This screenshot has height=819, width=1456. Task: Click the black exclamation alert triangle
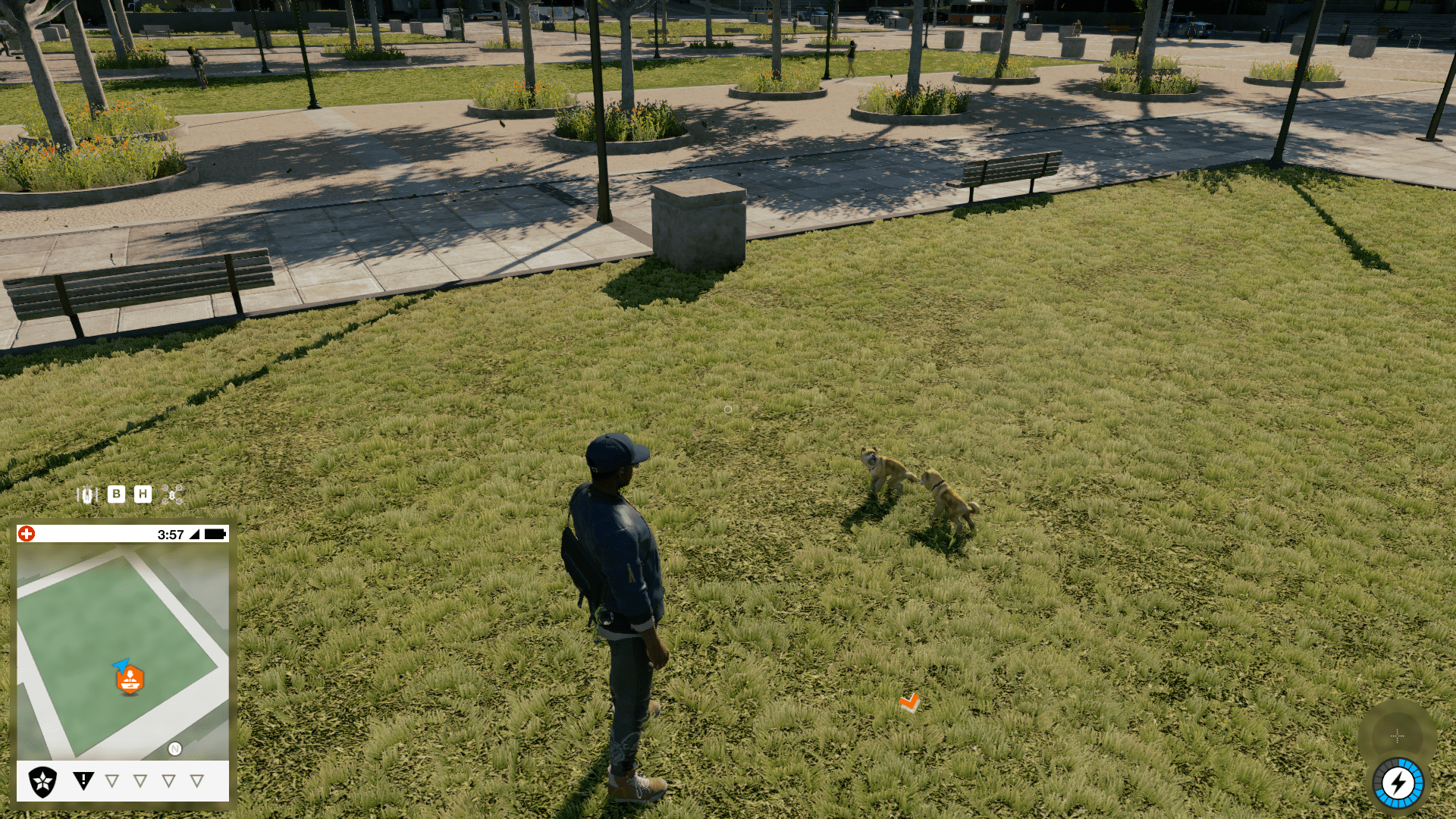(x=83, y=779)
